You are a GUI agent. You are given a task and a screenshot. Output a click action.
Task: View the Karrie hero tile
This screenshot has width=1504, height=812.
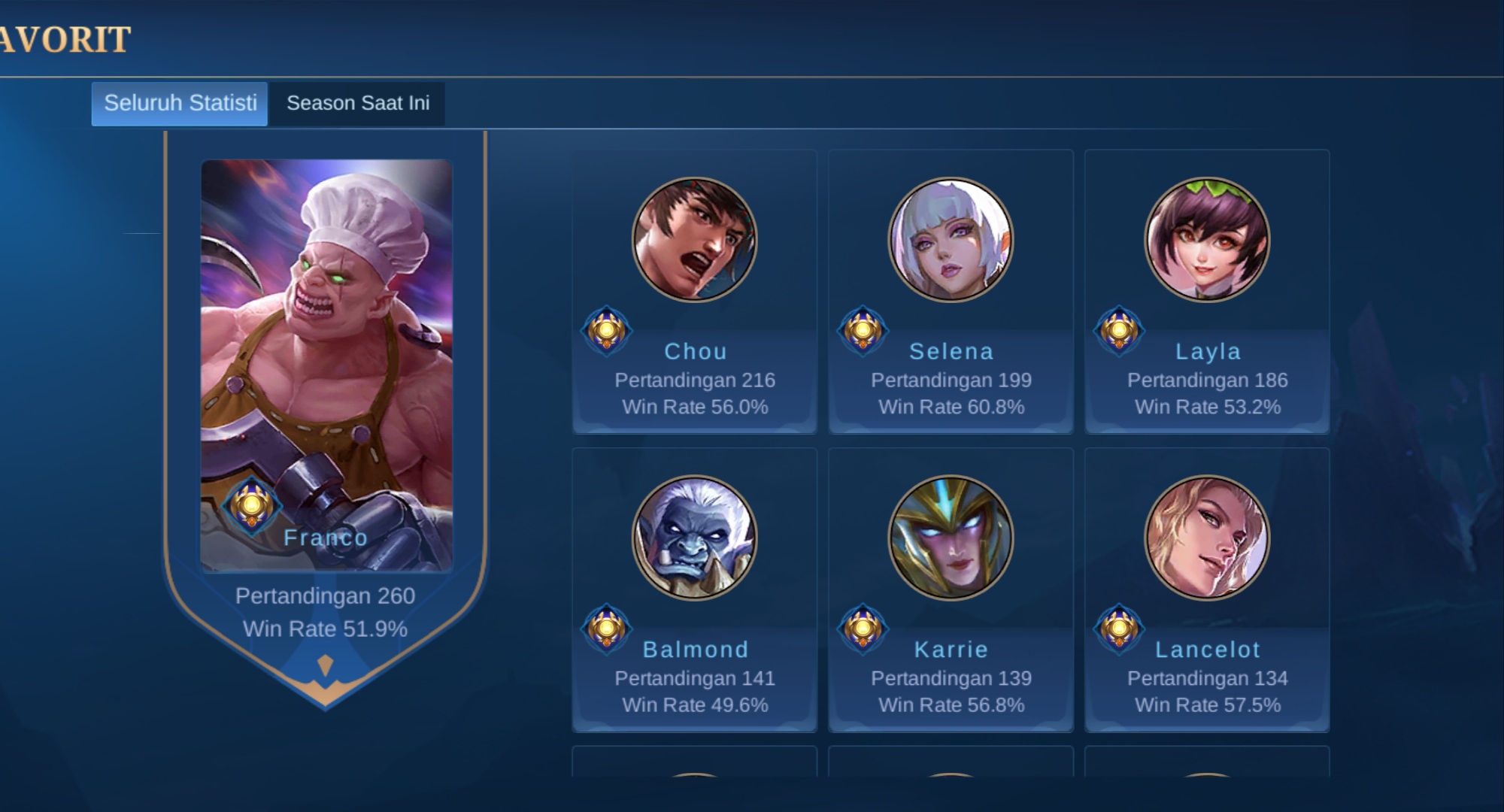(x=951, y=589)
